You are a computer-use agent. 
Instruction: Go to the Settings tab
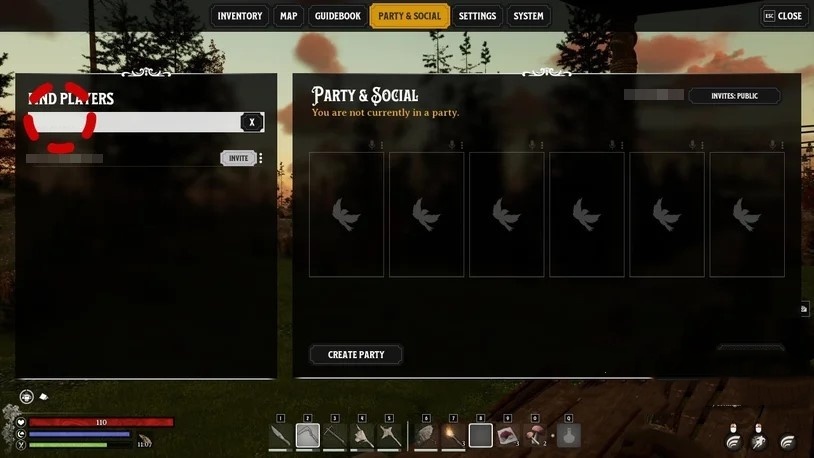pos(477,16)
